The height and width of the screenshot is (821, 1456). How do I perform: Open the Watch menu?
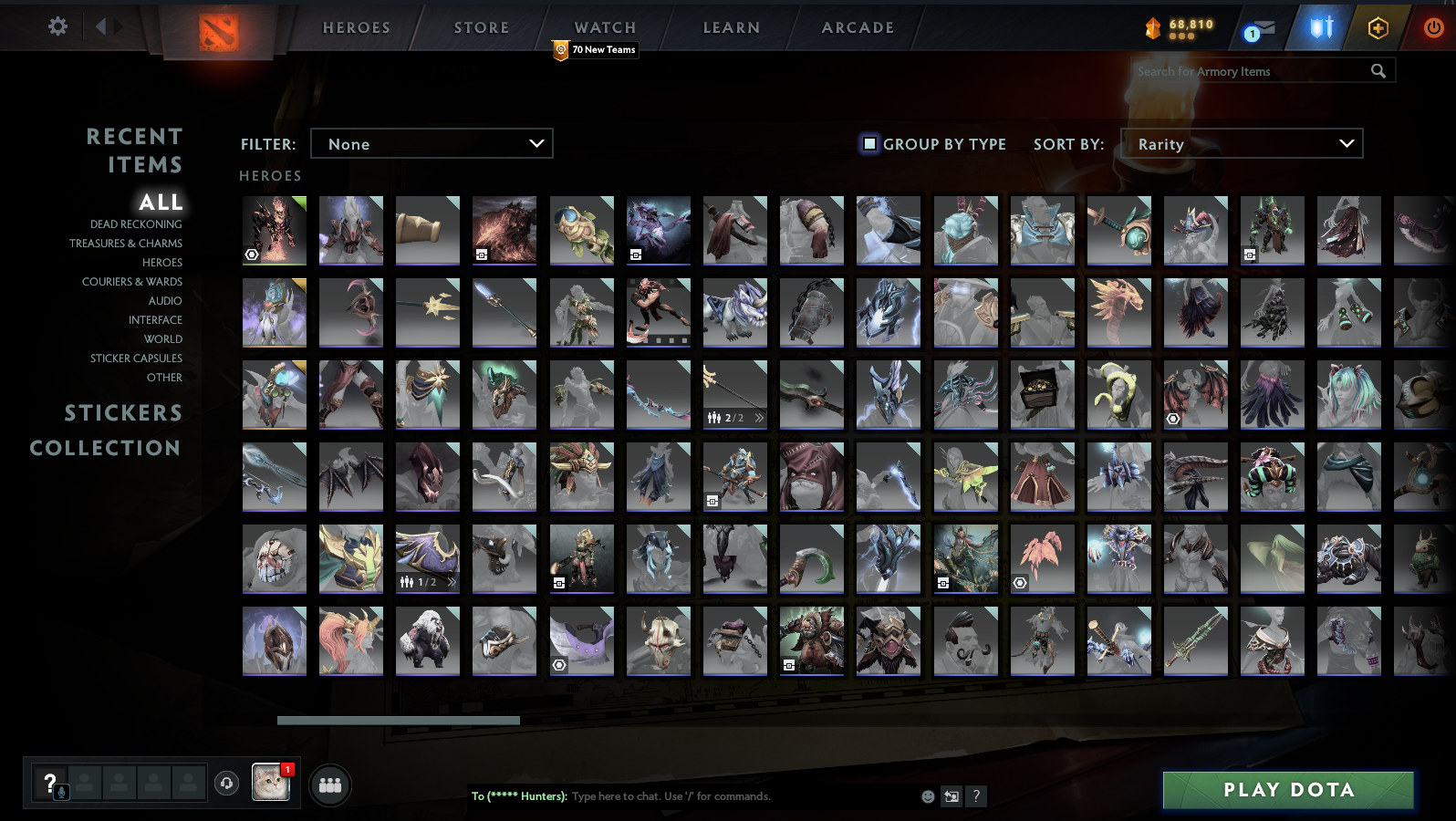coord(604,27)
